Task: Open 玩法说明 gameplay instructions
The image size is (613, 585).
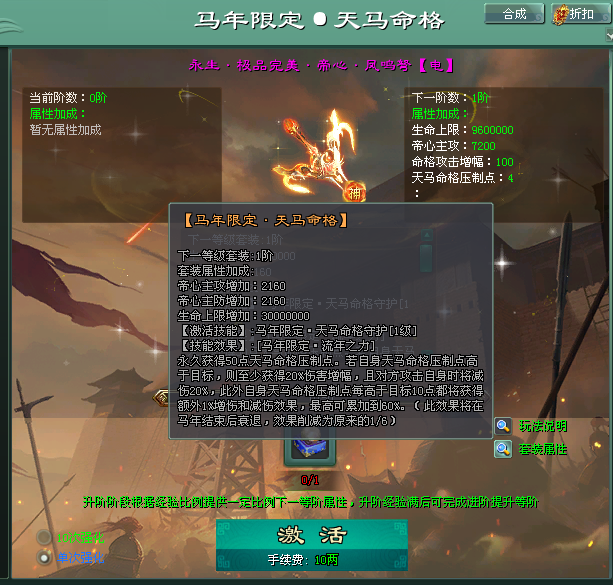Action: (x=542, y=426)
